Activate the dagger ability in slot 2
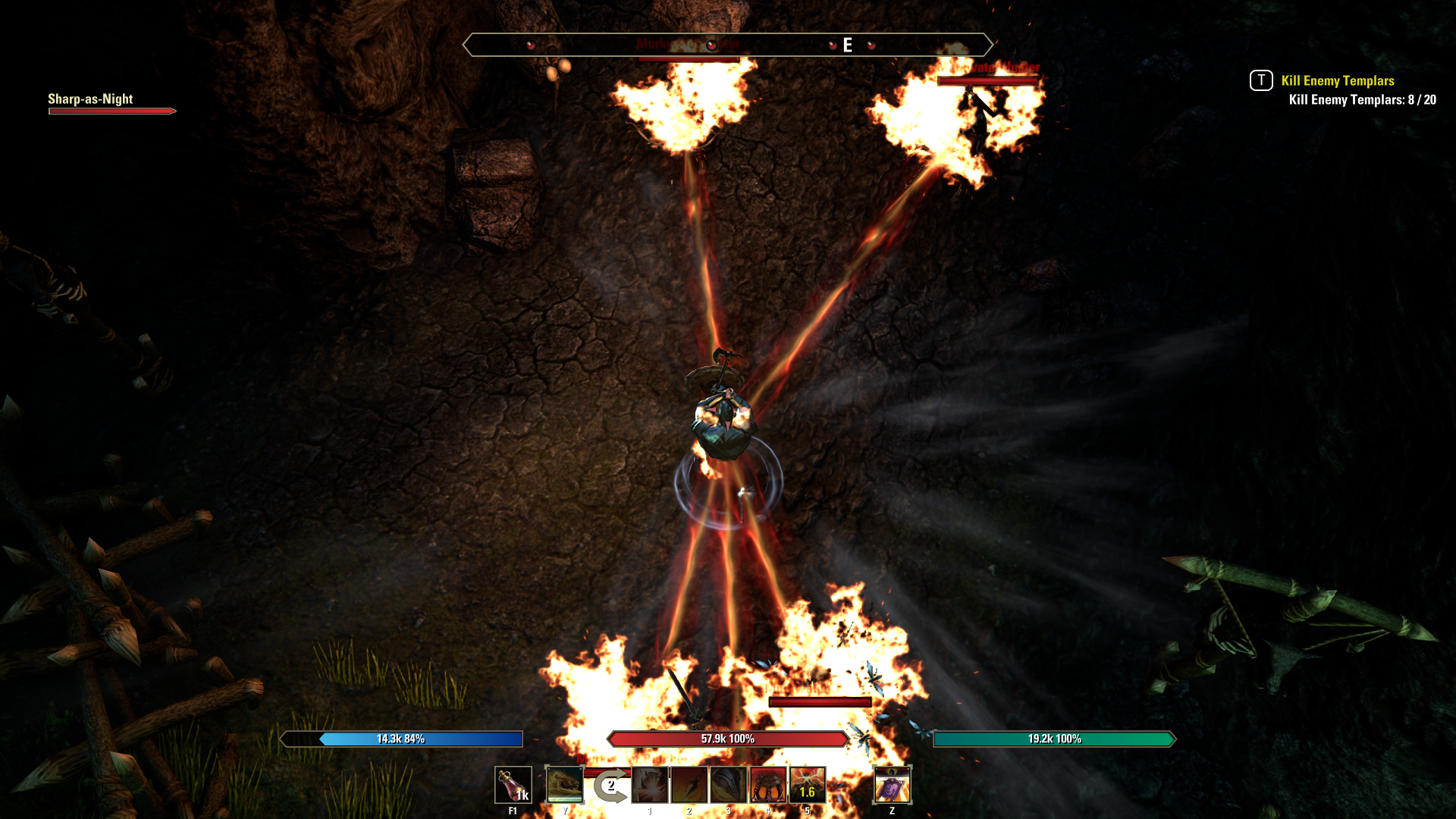 tap(688, 786)
